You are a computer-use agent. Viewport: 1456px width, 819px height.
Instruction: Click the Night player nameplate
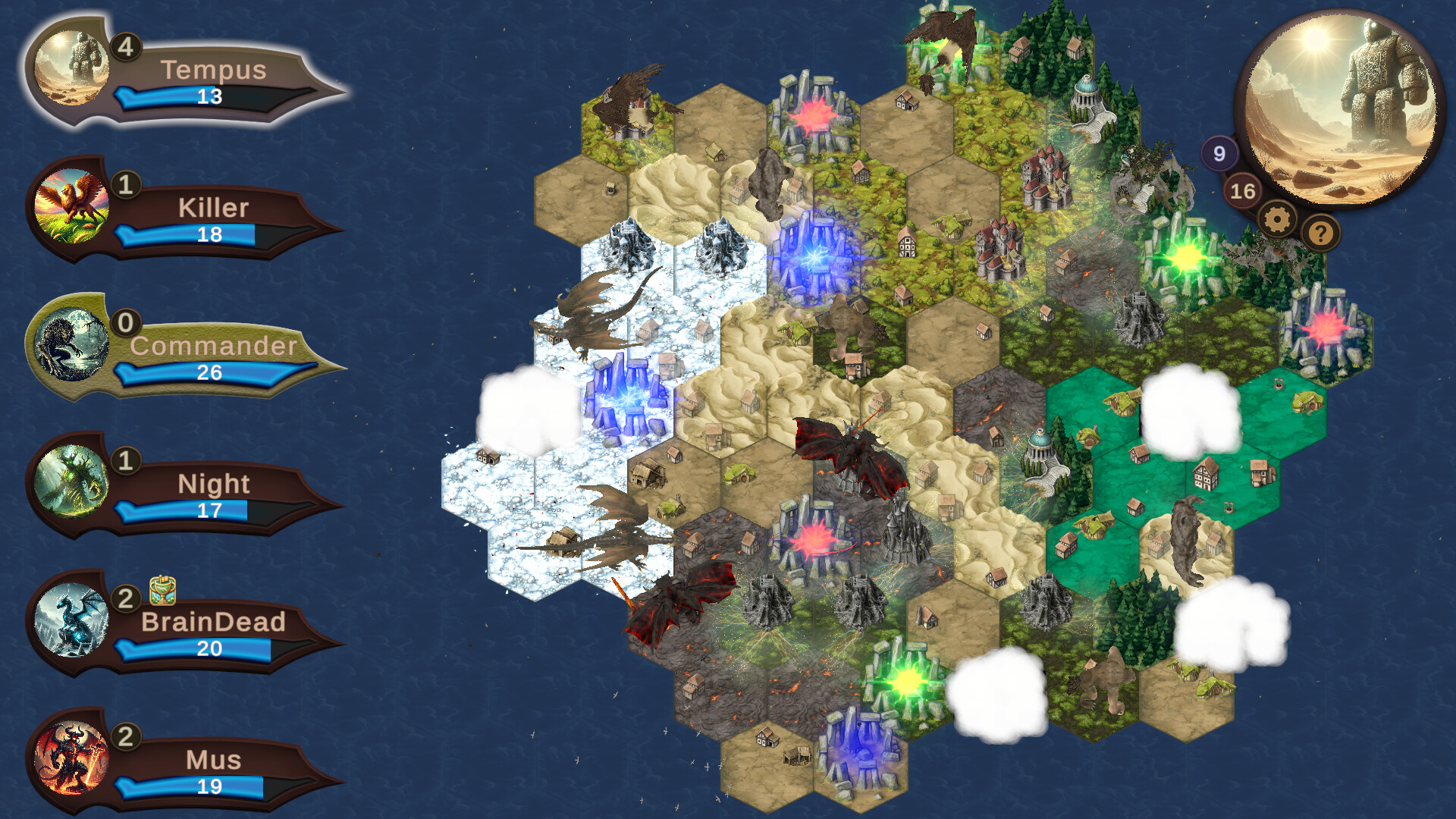coord(214,484)
